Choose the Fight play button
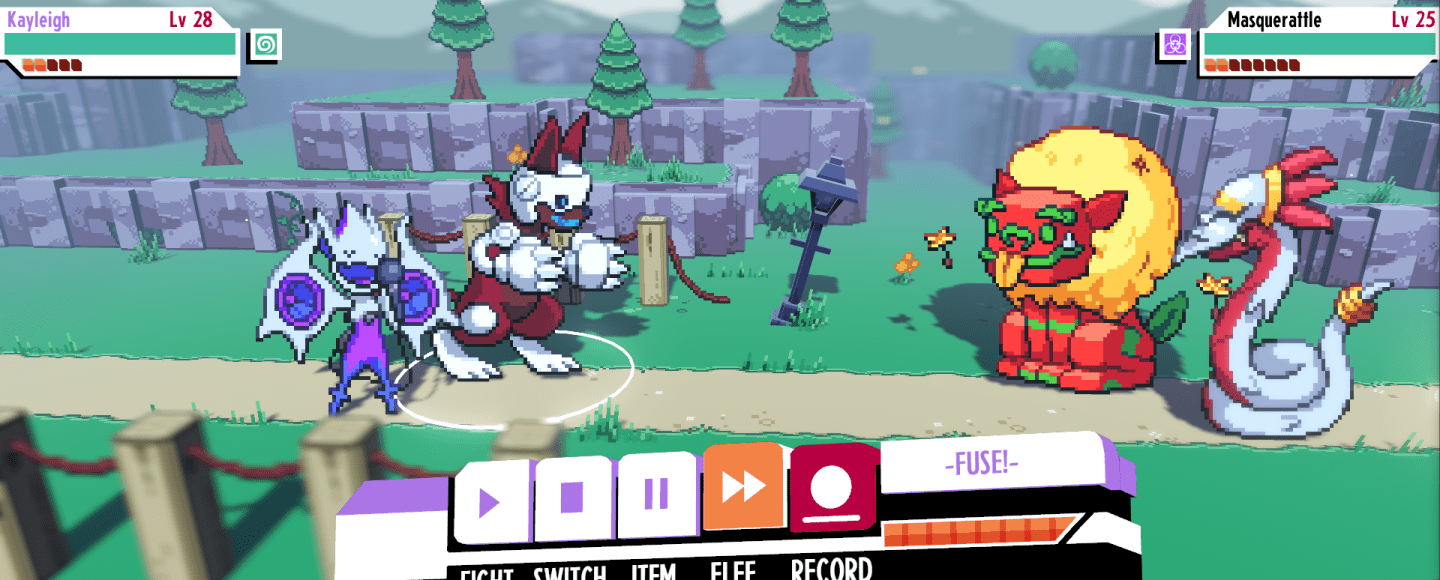Image resolution: width=1440 pixels, height=580 pixels. pyautogui.click(x=490, y=500)
